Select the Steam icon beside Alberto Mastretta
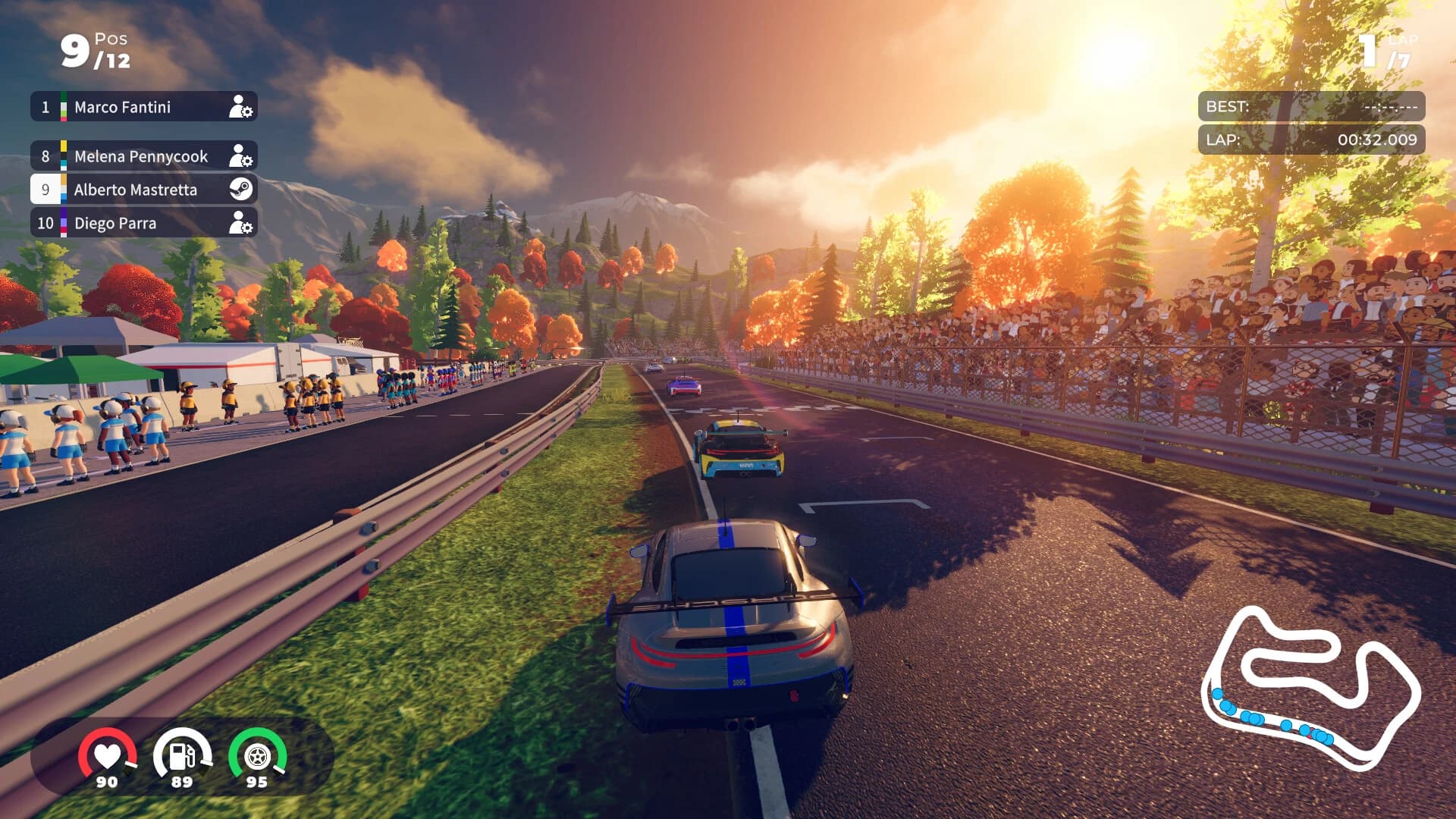Image resolution: width=1456 pixels, height=819 pixels. (242, 190)
